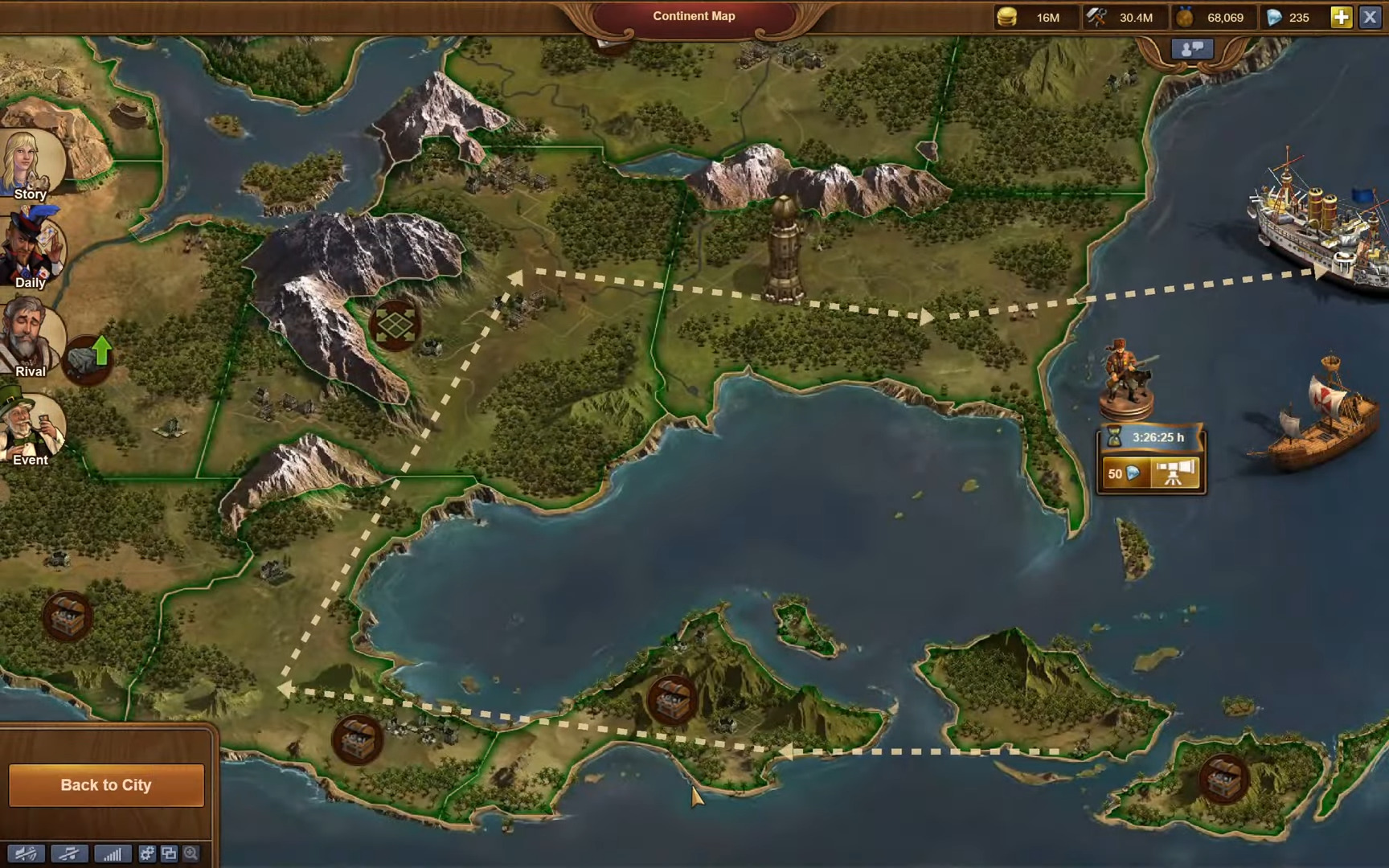This screenshot has height=868, width=1389.
Task: Unmute the background music
Action: click(70, 854)
